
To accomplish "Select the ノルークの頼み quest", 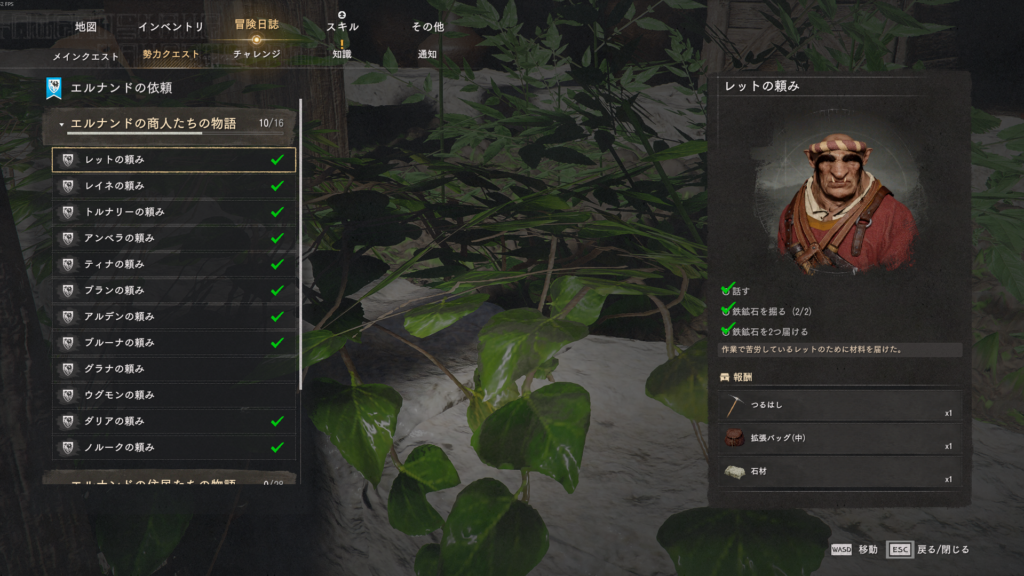I will [x=173, y=447].
